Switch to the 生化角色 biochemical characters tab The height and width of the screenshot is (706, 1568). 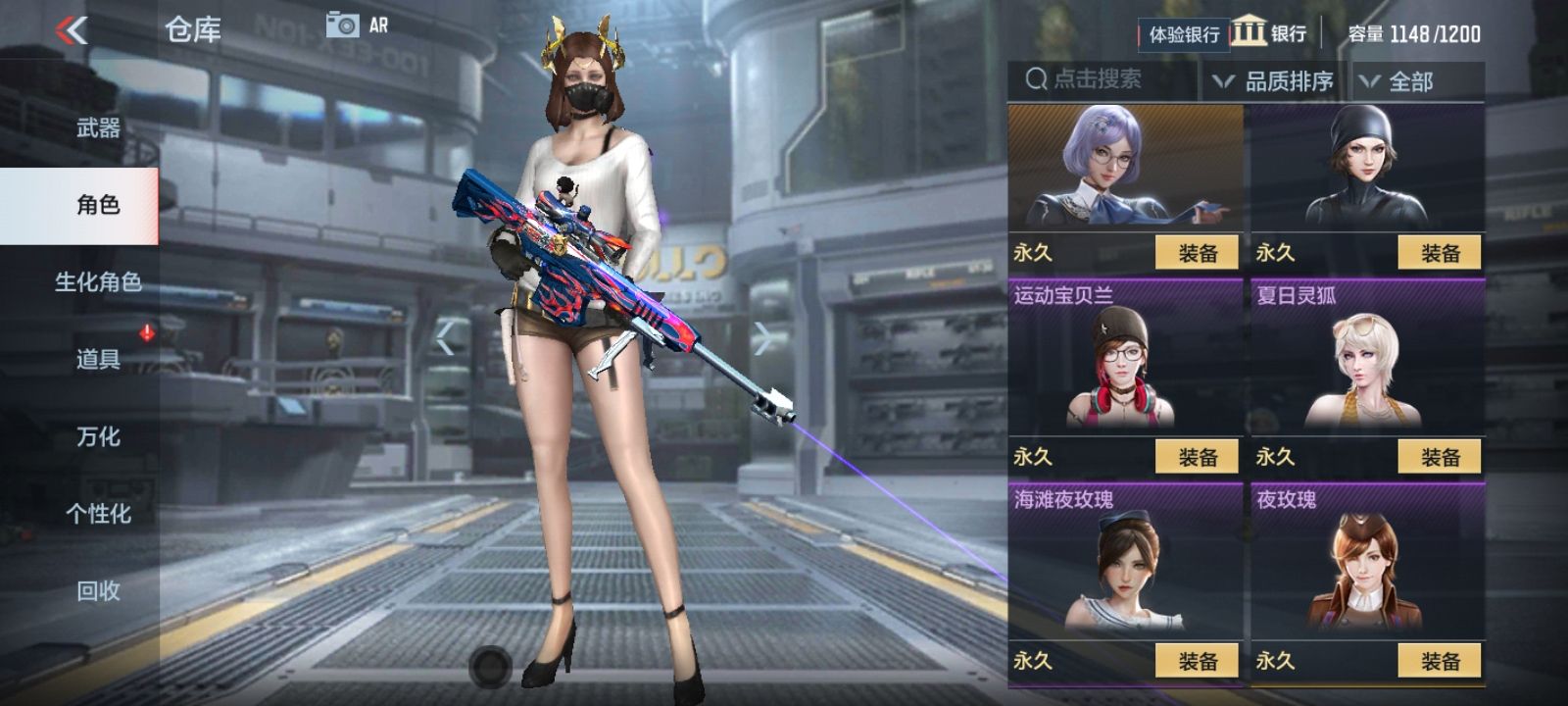(x=98, y=282)
